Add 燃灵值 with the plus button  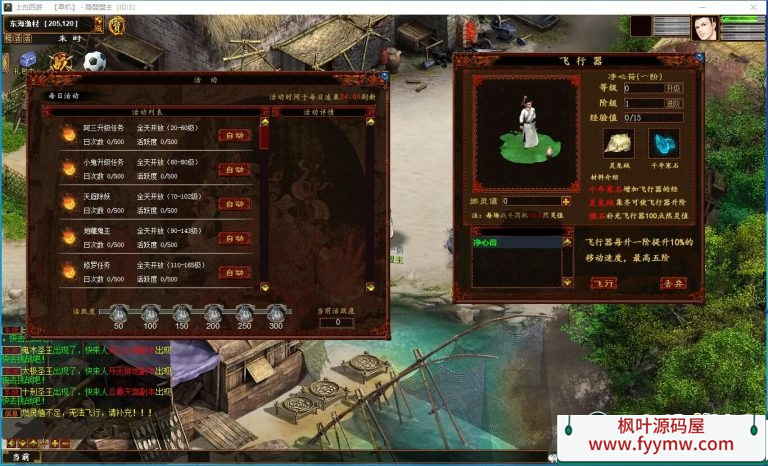(566, 201)
